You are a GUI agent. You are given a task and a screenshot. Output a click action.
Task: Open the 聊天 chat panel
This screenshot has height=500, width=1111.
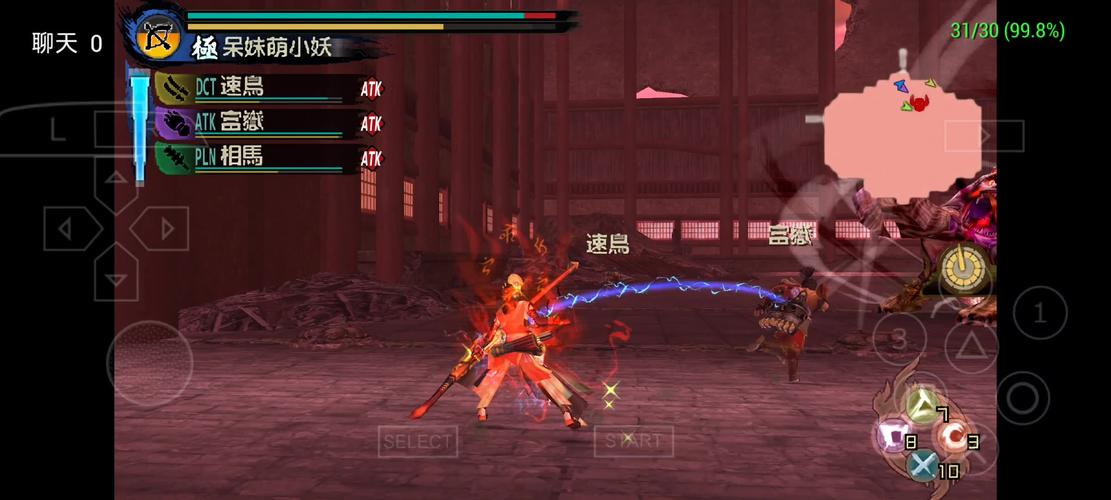point(67,43)
